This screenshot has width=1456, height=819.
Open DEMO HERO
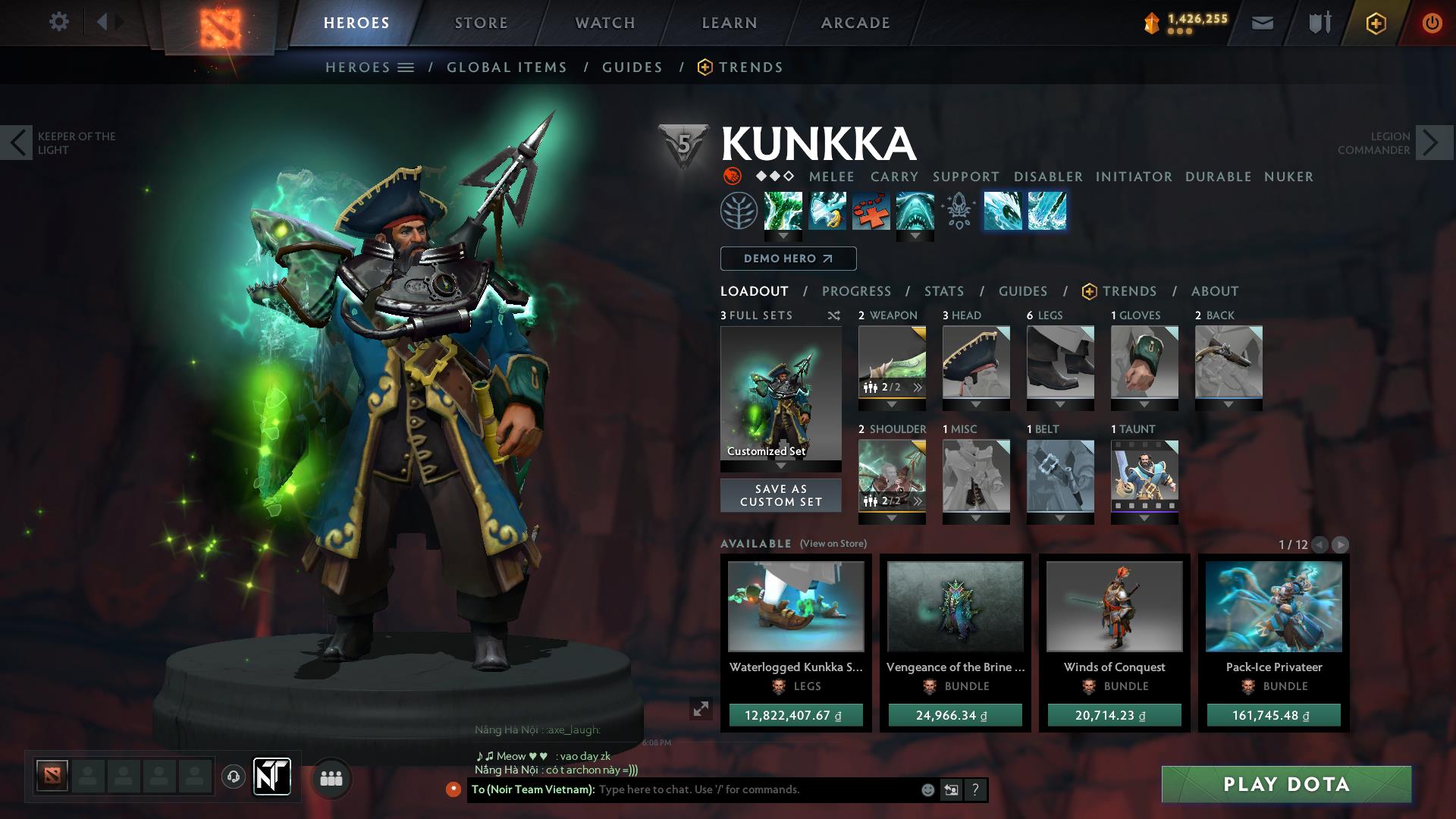pos(786,259)
